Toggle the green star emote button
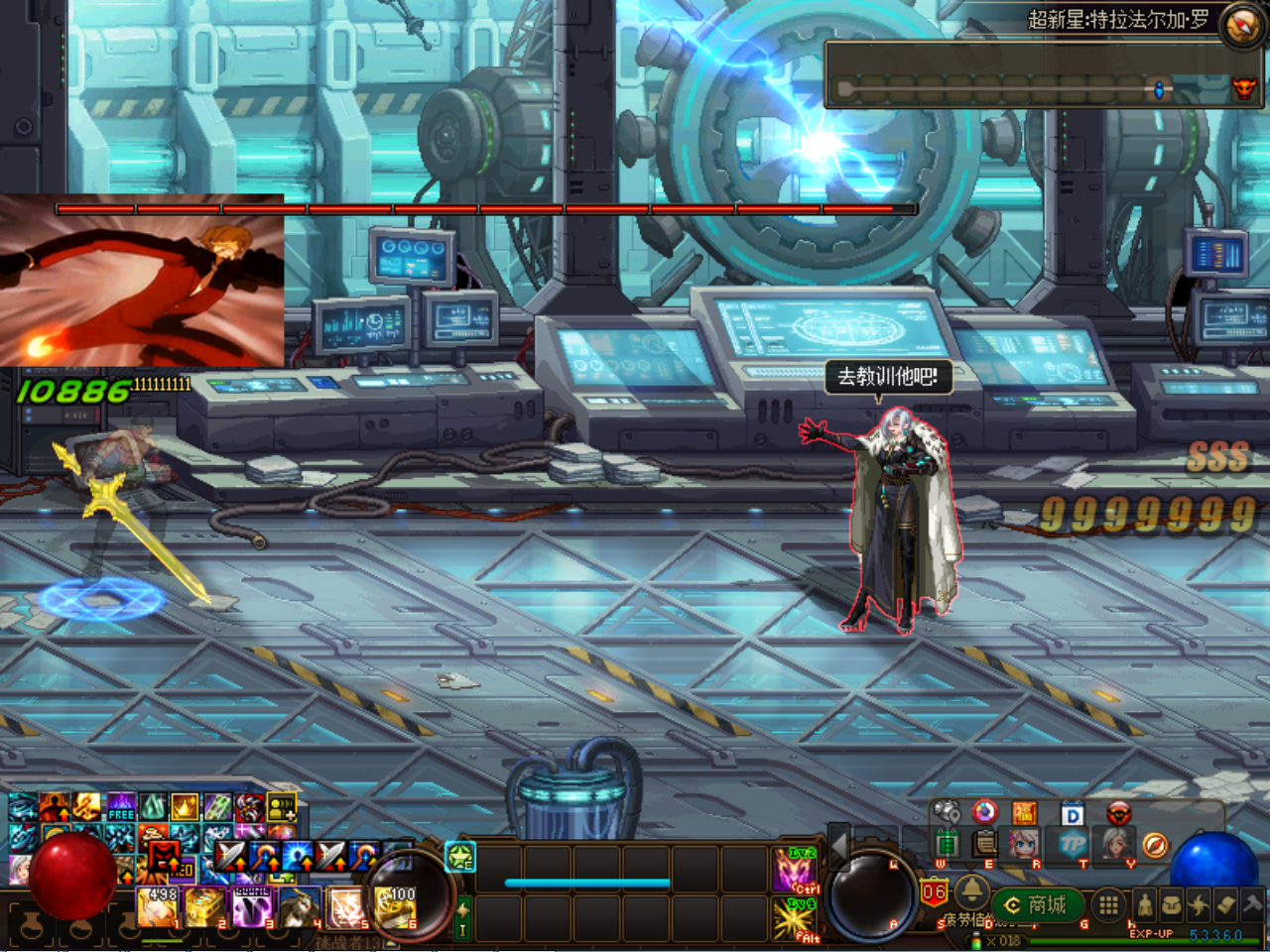 tap(459, 856)
